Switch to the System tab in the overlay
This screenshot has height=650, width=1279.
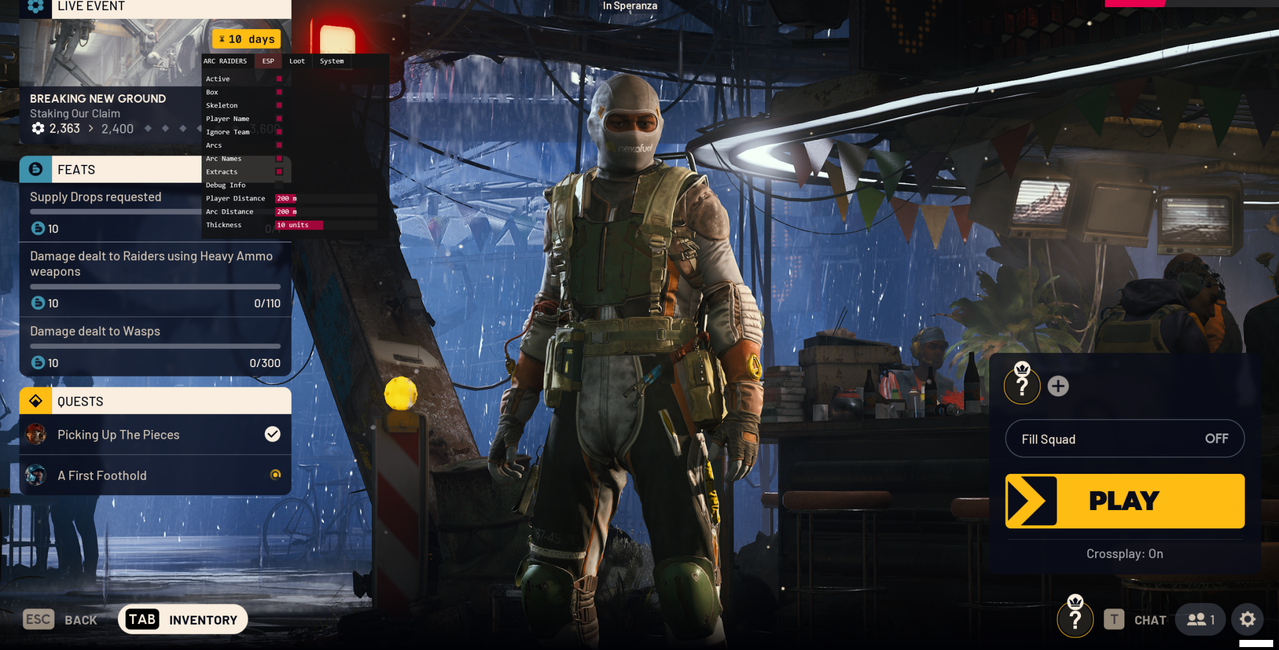coord(331,61)
